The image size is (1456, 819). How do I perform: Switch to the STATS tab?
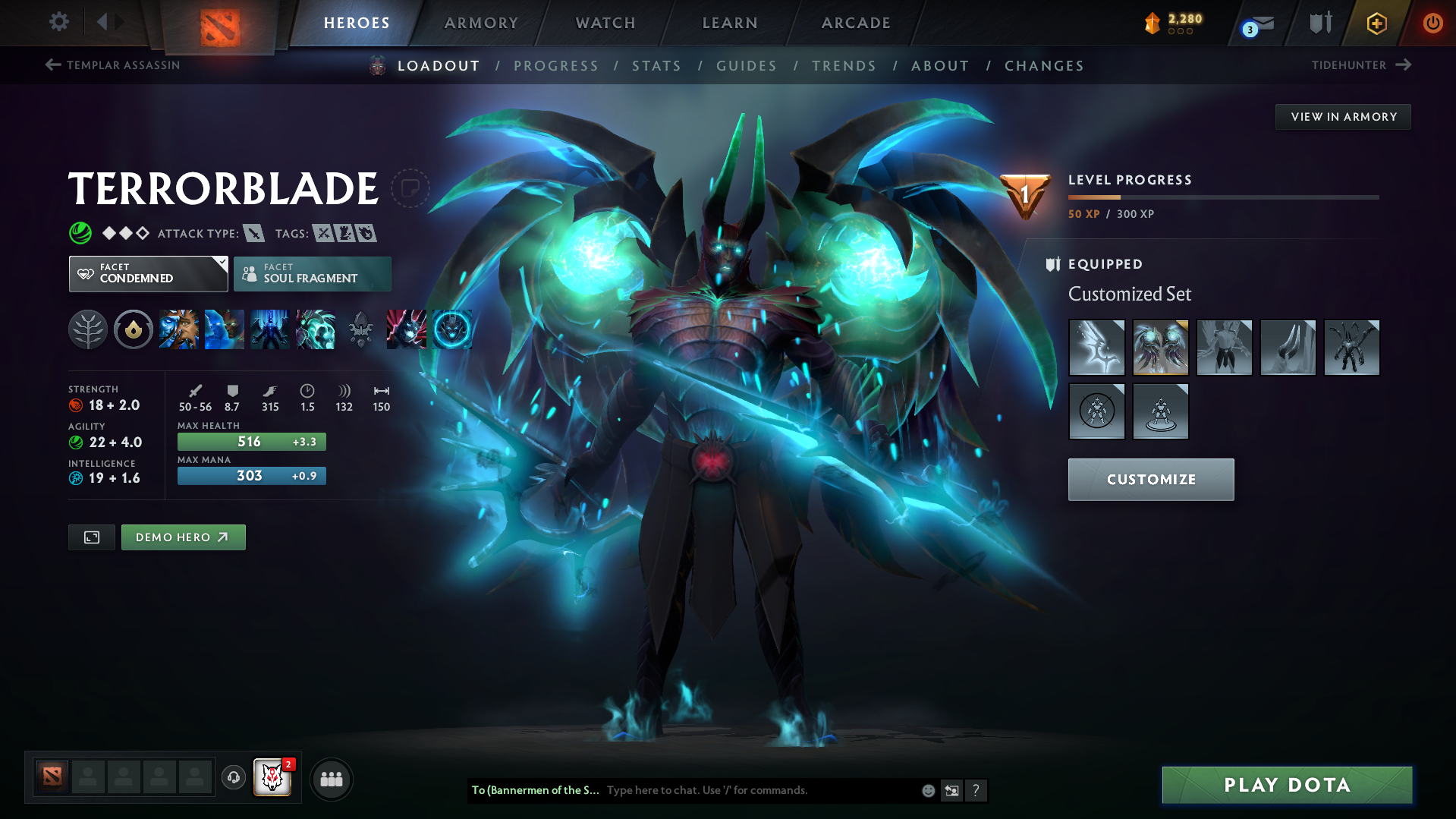(x=656, y=66)
